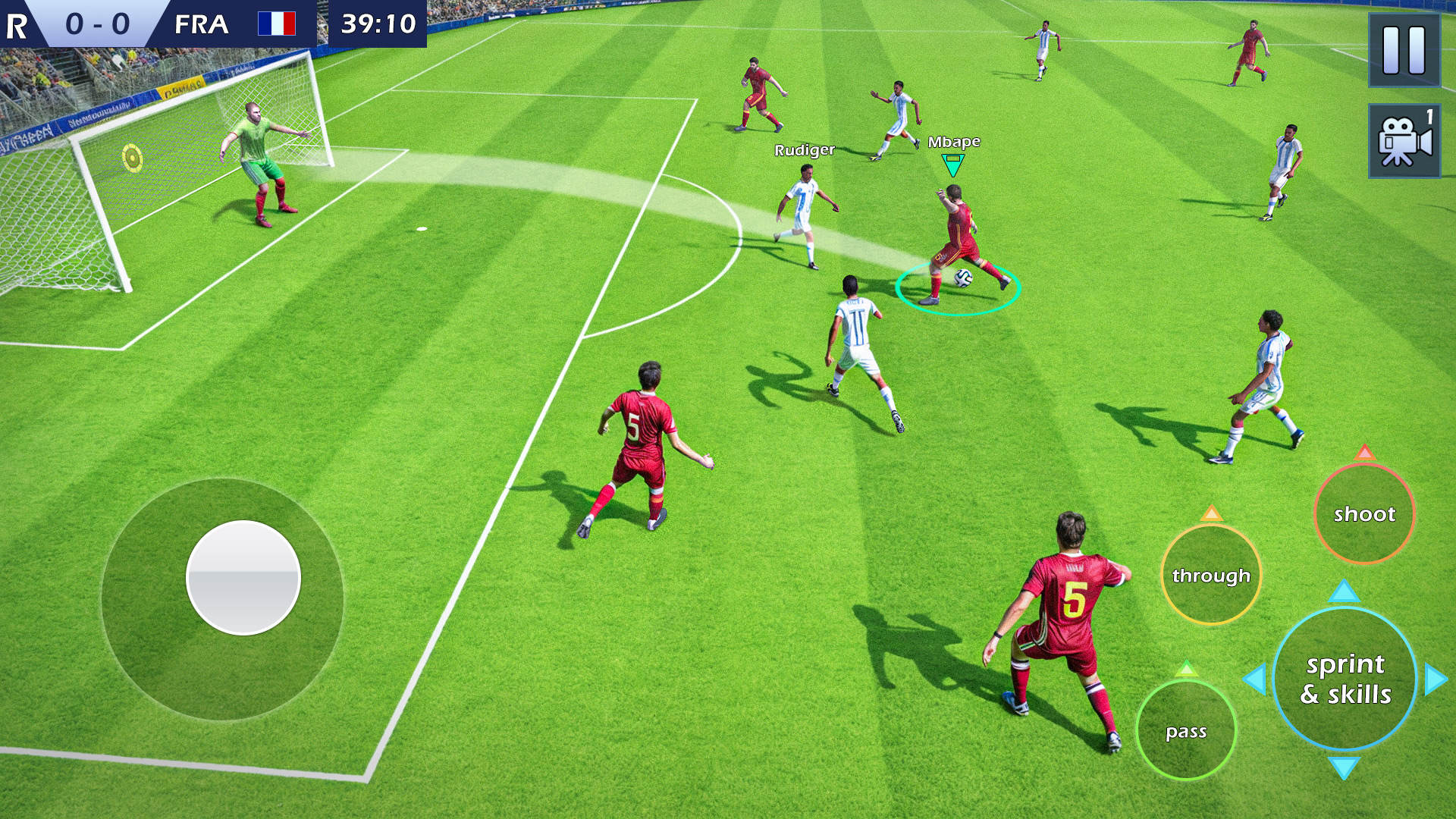Tap the shoot button
The image size is (1456, 819).
[1364, 514]
